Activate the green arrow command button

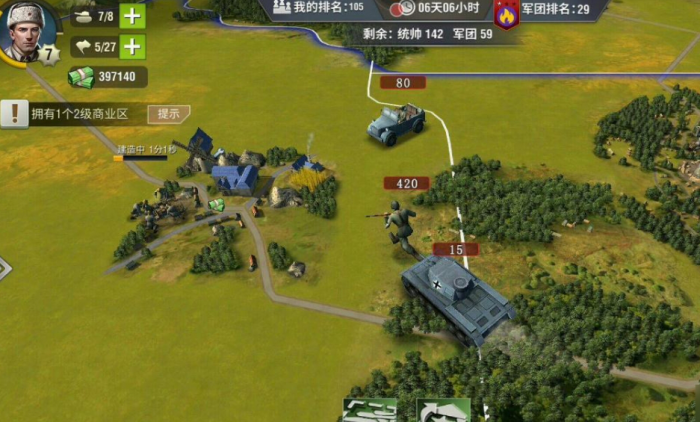(443, 410)
